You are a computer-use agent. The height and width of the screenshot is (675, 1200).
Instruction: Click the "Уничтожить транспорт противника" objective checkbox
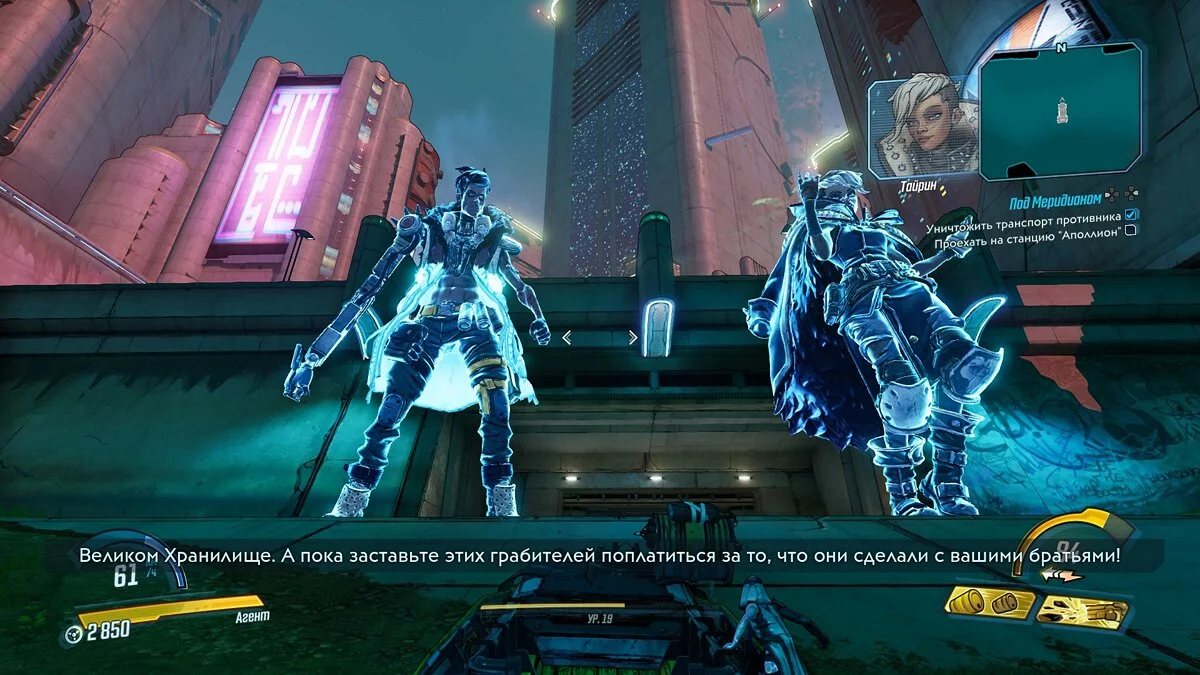(x=1130, y=214)
